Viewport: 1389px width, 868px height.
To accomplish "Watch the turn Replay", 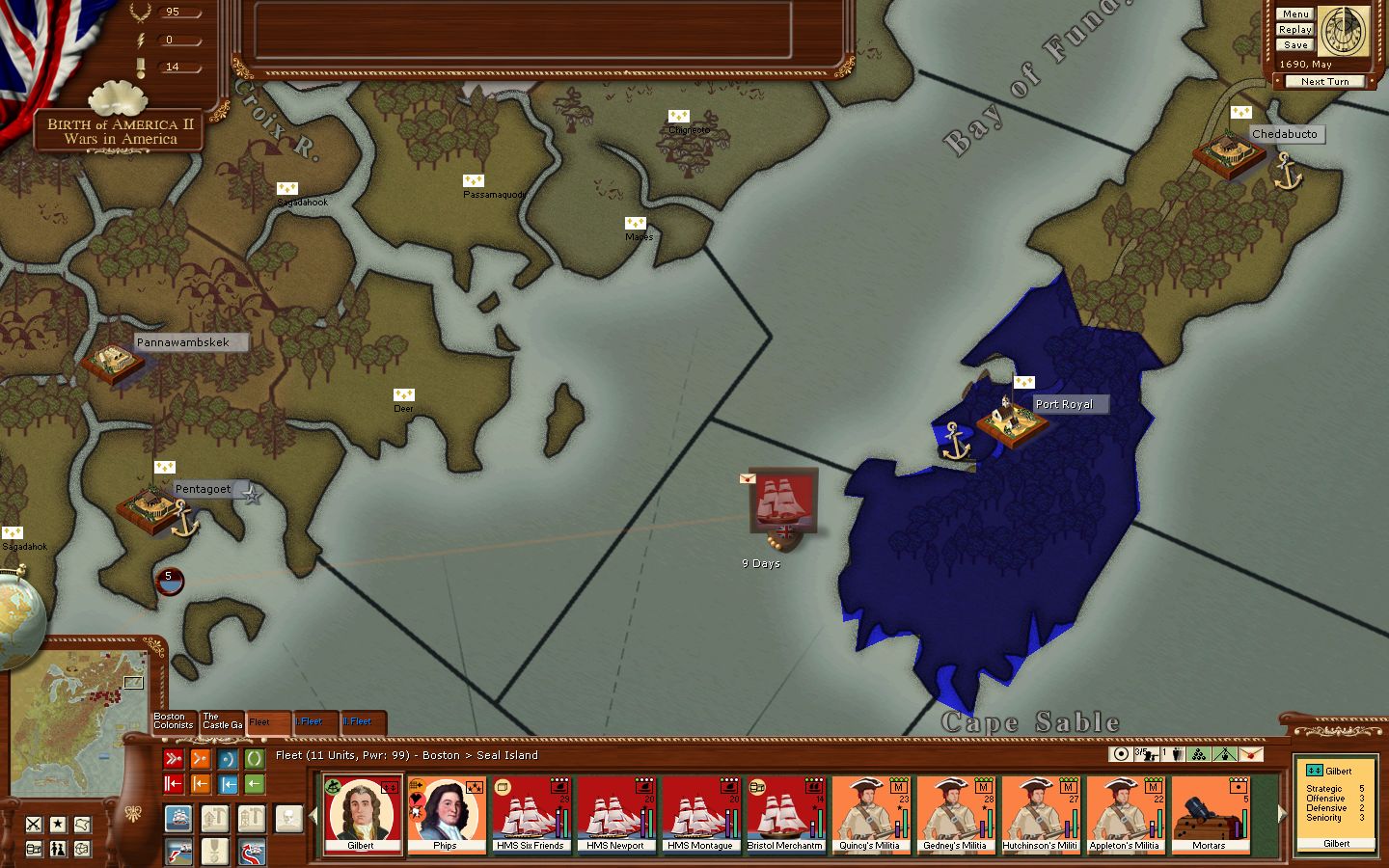I will [1294, 30].
